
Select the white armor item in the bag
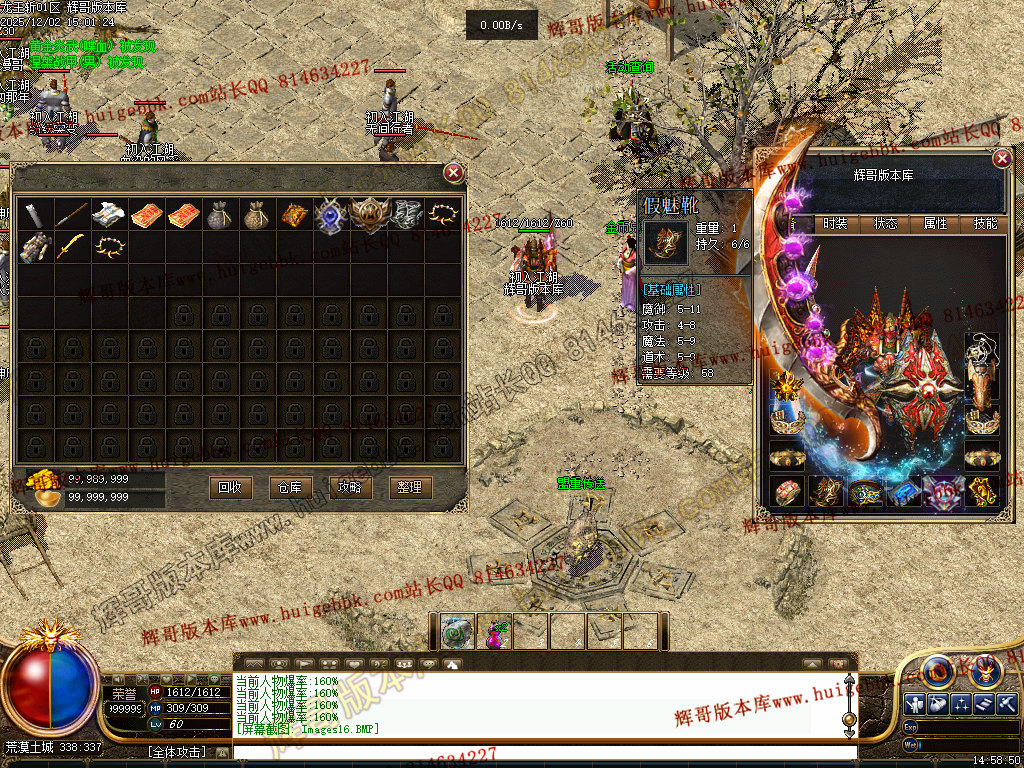click(x=108, y=215)
